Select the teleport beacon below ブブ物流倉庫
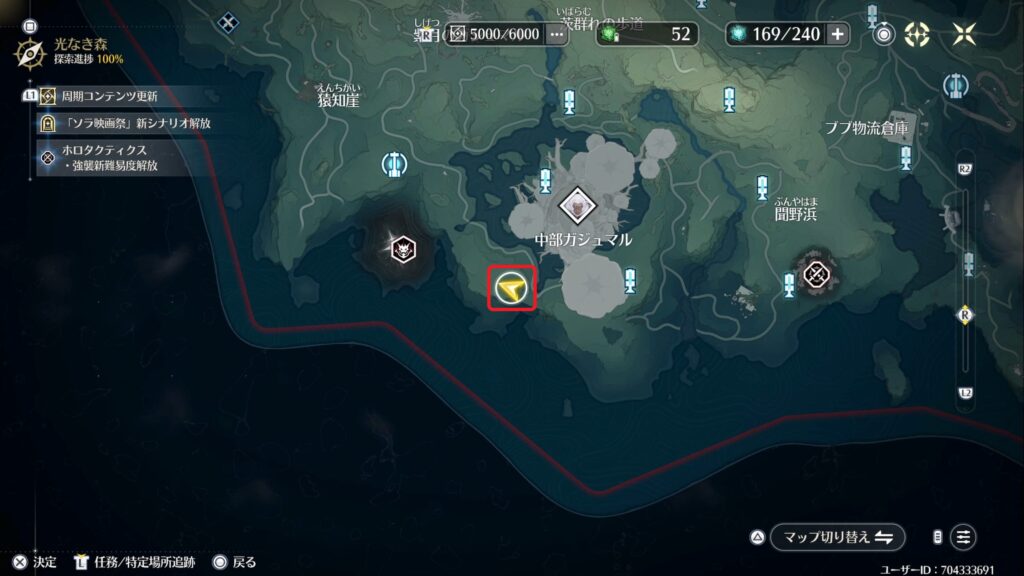Image resolution: width=1024 pixels, height=576 pixels. [906, 157]
